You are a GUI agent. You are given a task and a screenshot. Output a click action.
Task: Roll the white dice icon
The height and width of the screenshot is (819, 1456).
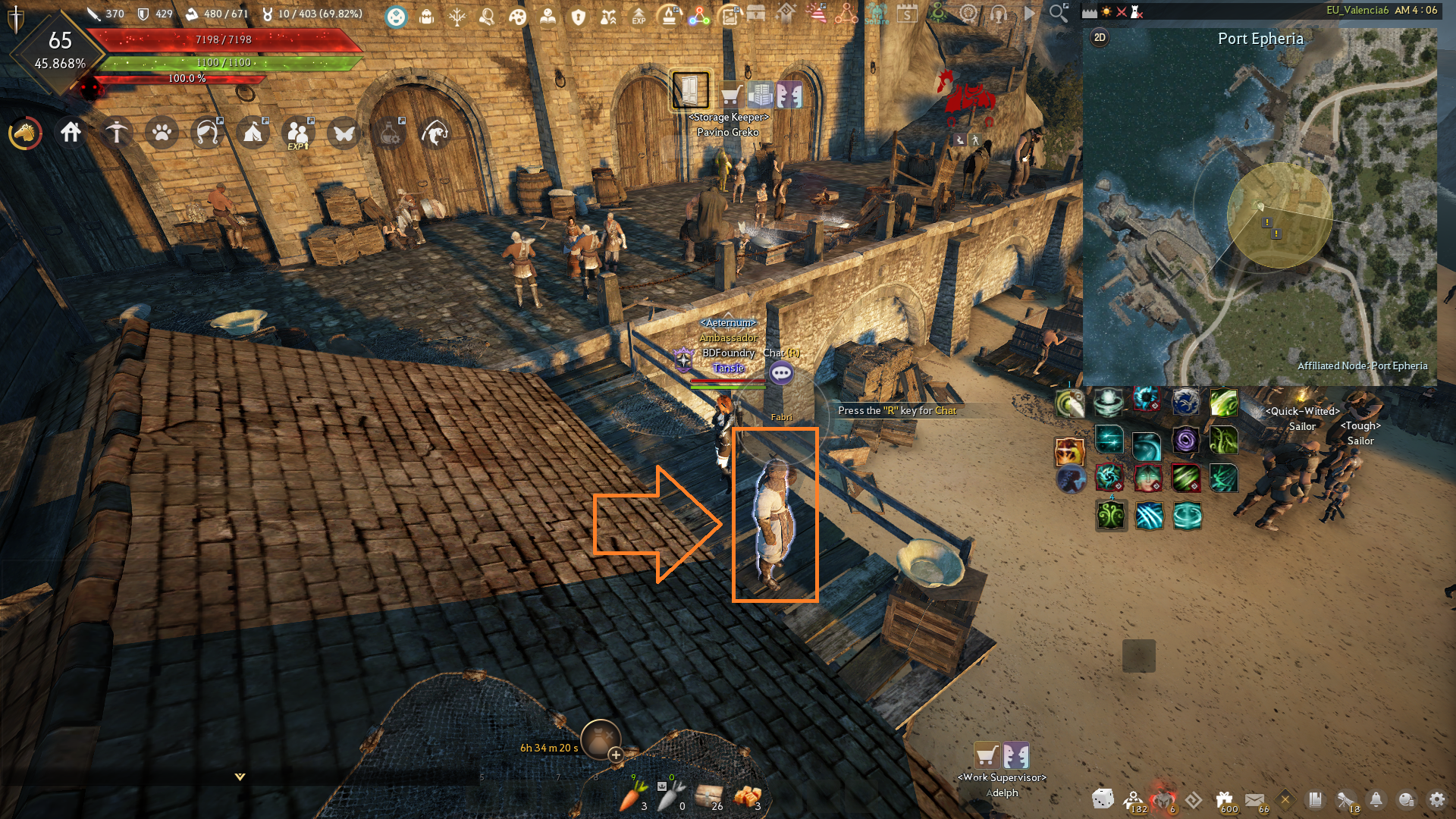[x=1103, y=799]
